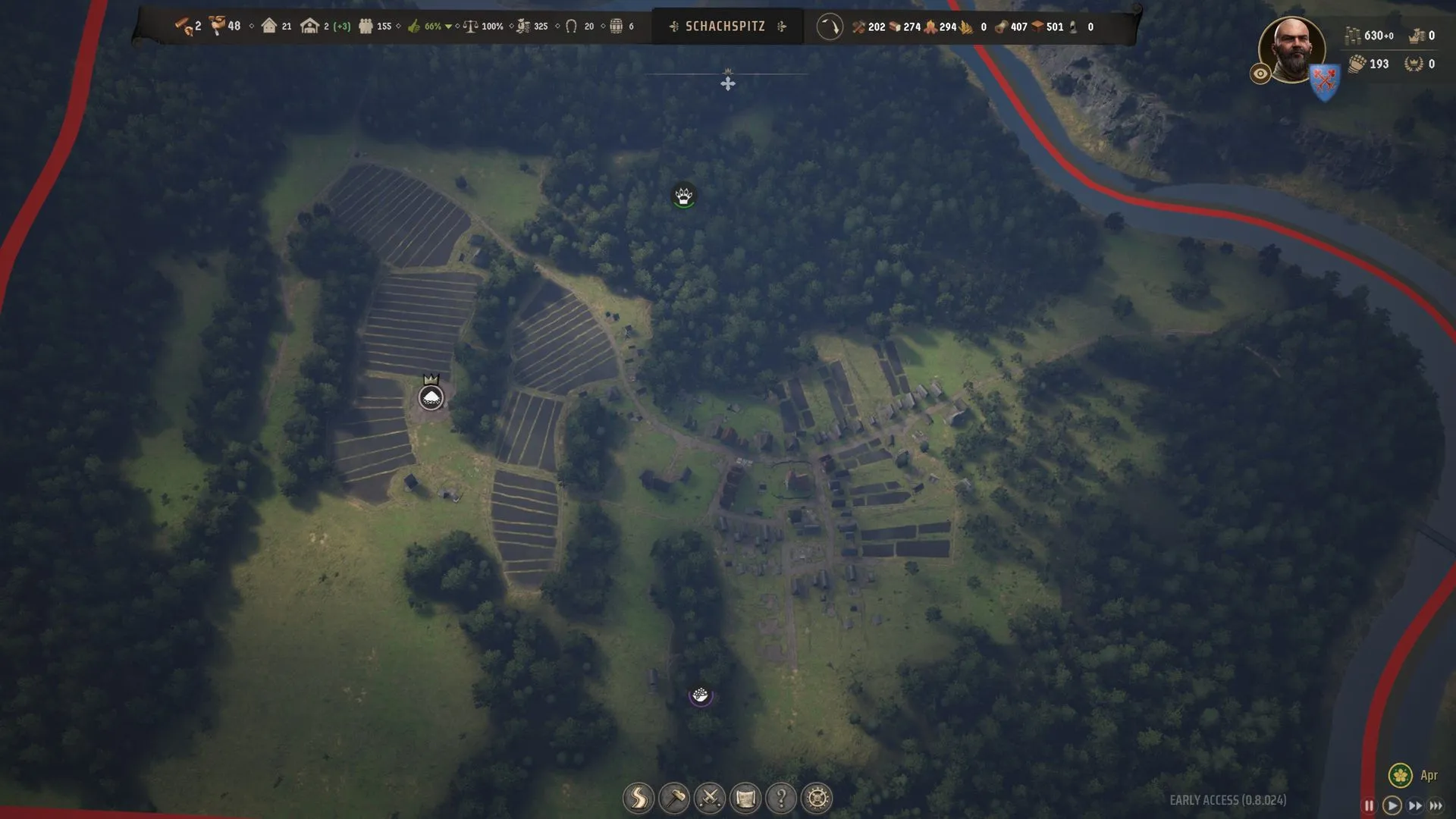Pause the game

click(x=1369, y=805)
